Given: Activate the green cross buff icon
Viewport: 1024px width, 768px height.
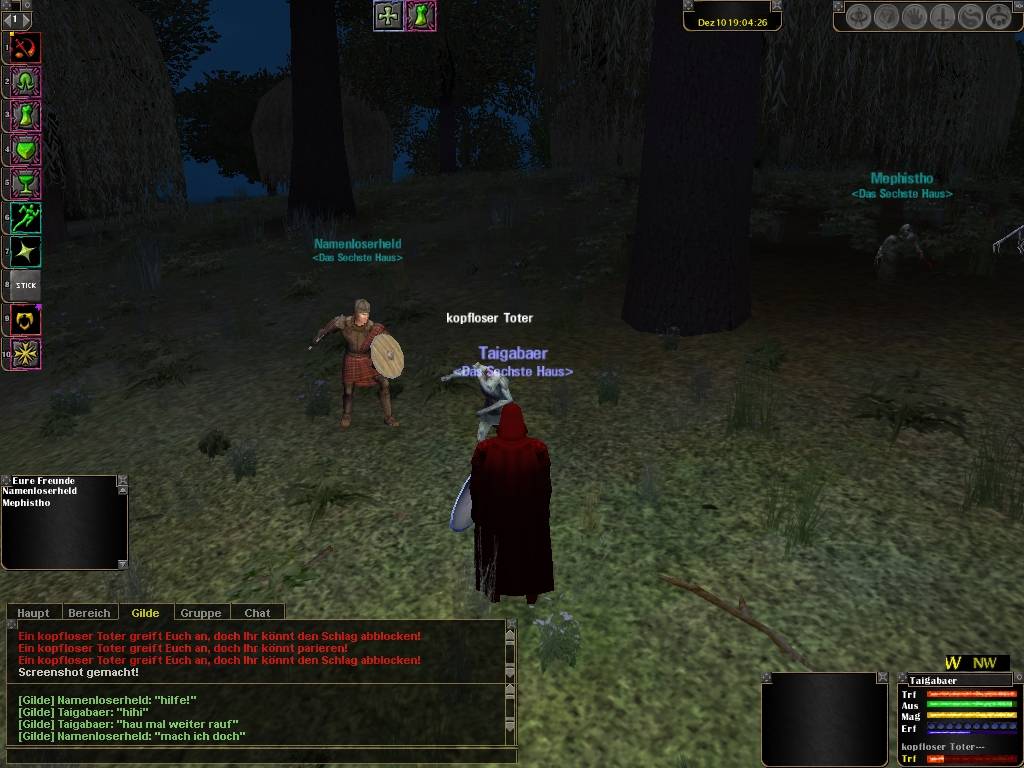Looking at the screenshot, I should click(x=388, y=16).
